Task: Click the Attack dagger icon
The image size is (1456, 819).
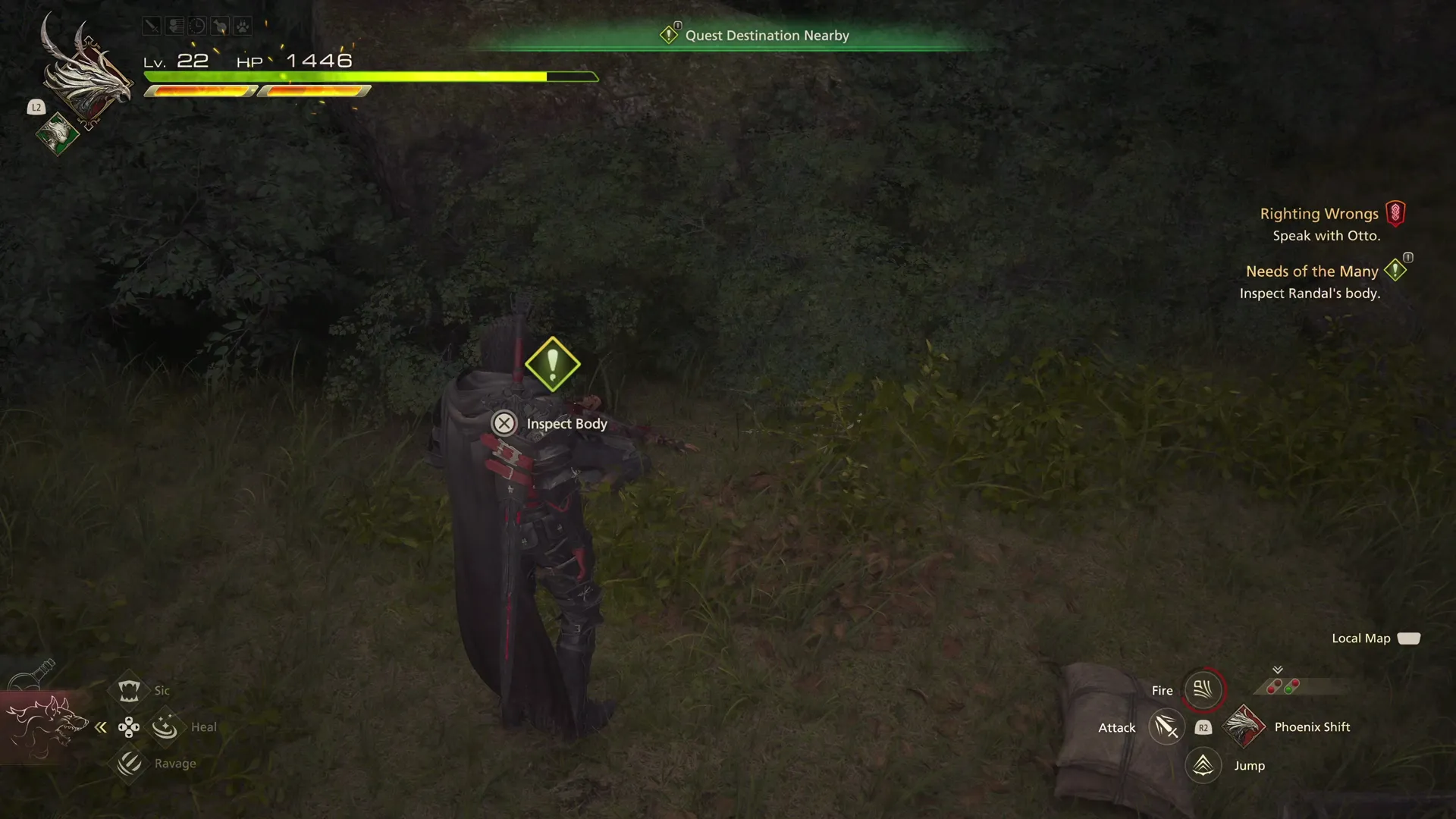Action: (1167, 726)
